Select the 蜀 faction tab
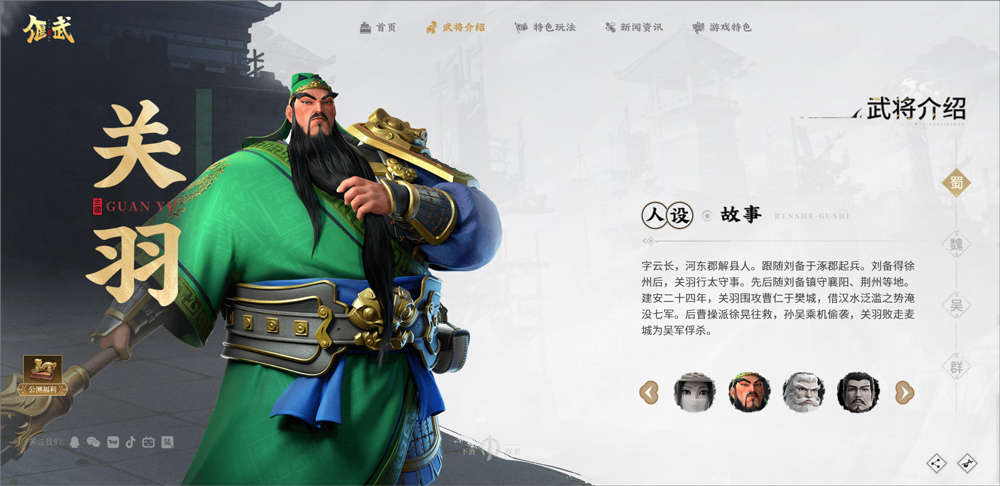 [957, 182]
